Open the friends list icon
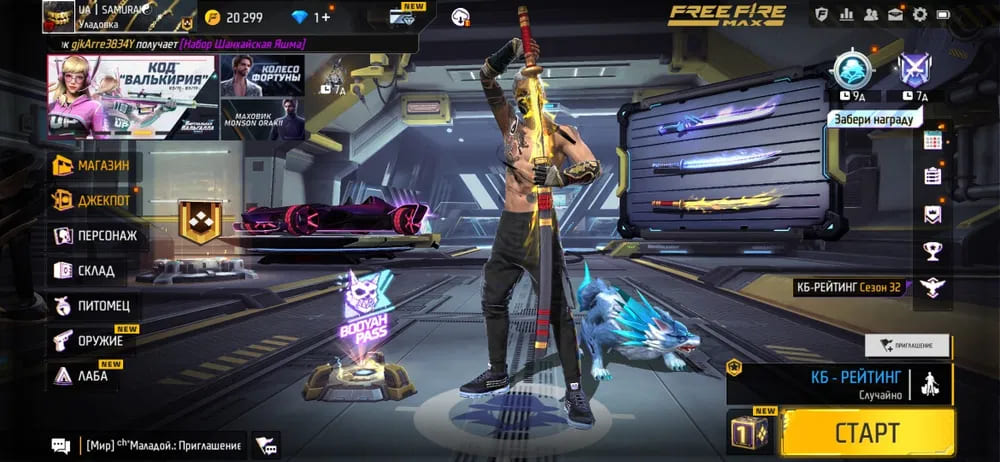Screen dimensions: 1000x462 pyautogui.click(x=871, y=14)
